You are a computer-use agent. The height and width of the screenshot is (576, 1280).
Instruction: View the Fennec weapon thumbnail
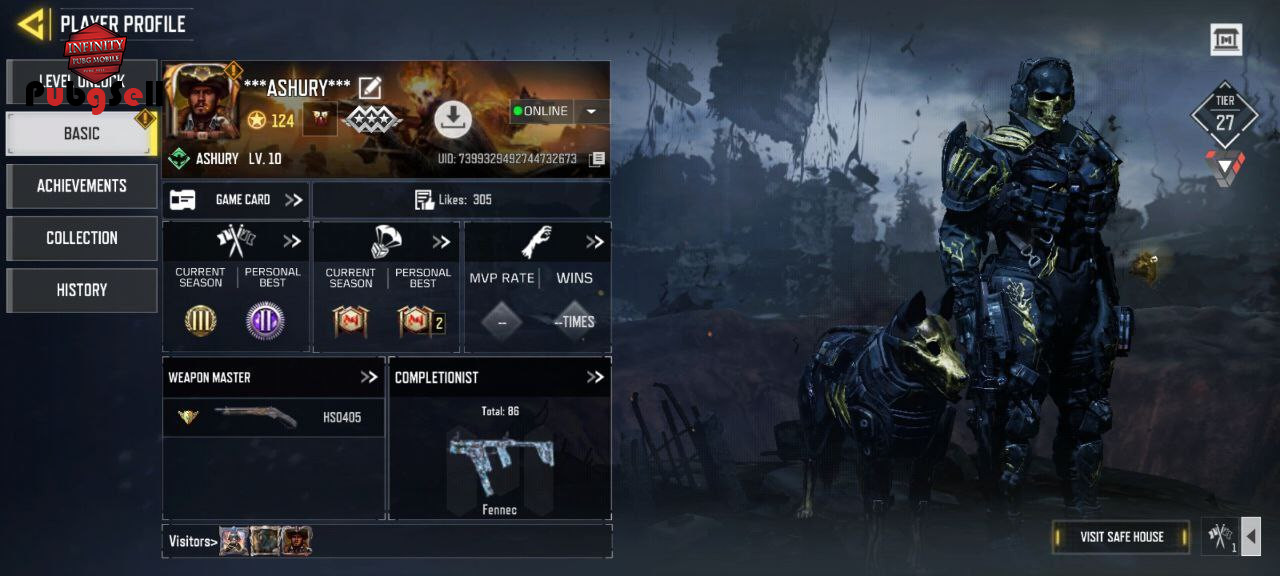[x=498, y=462]
